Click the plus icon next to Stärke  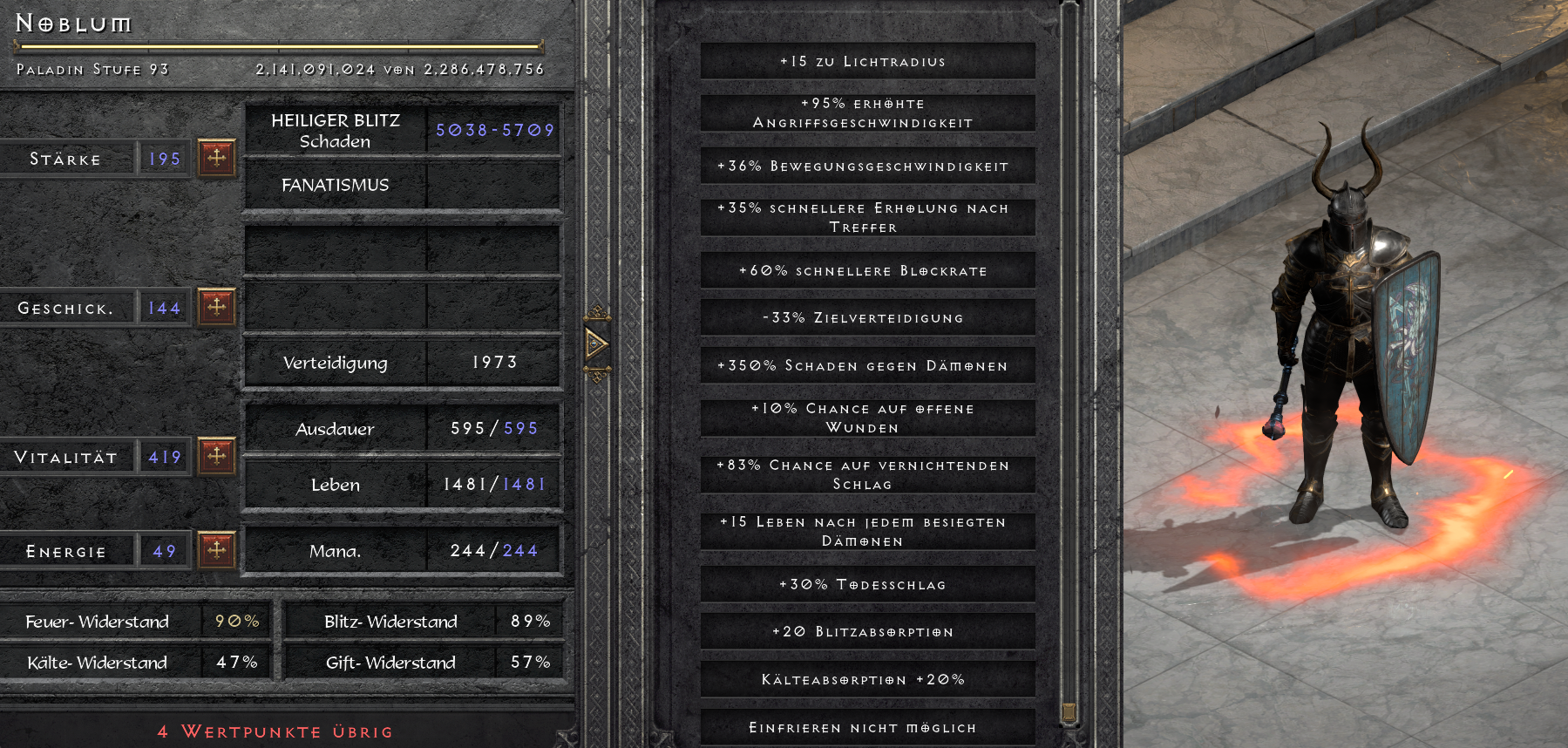point(218,158)
